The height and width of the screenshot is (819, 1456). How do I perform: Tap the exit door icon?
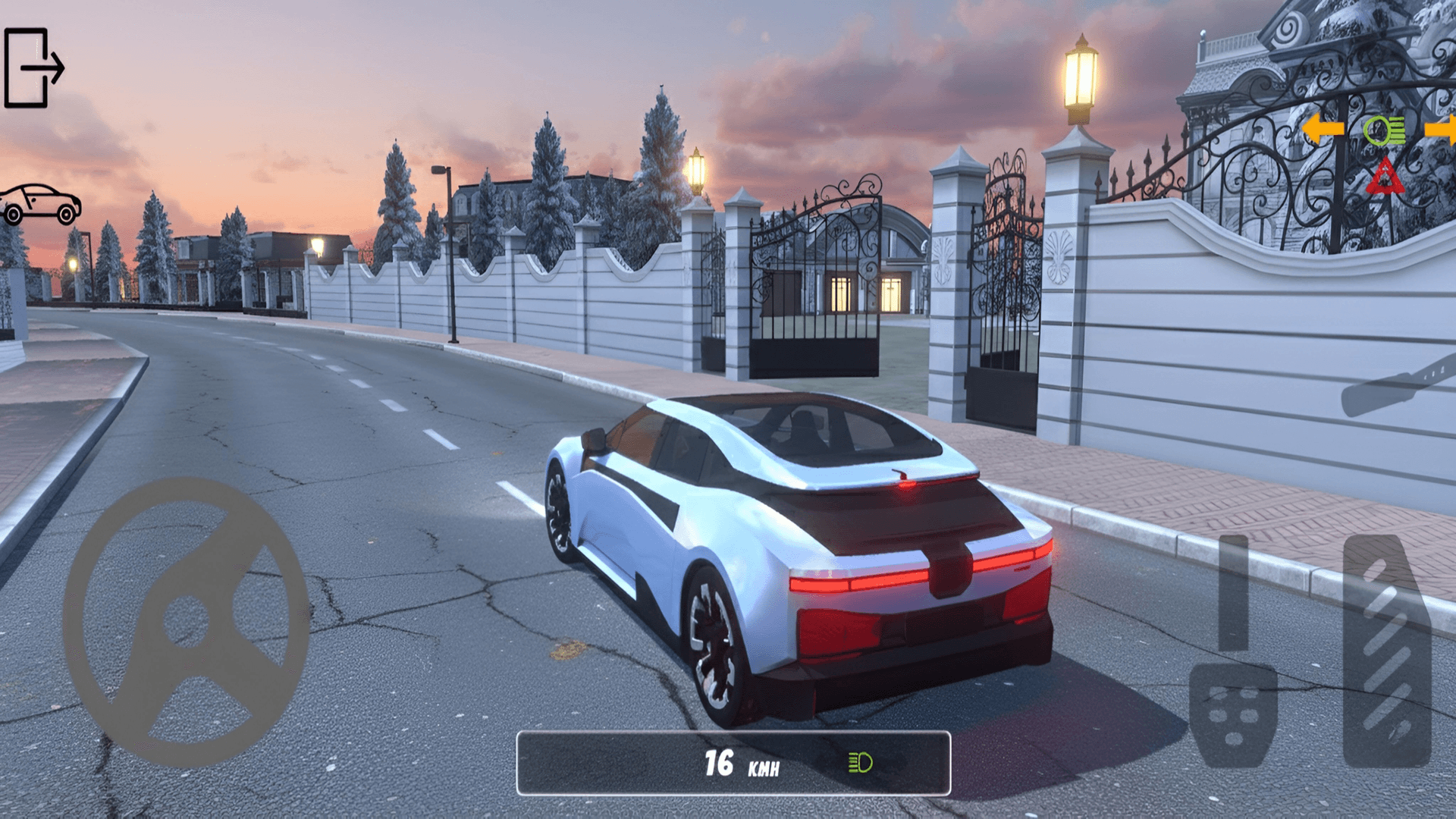click(x=33, y=67)
